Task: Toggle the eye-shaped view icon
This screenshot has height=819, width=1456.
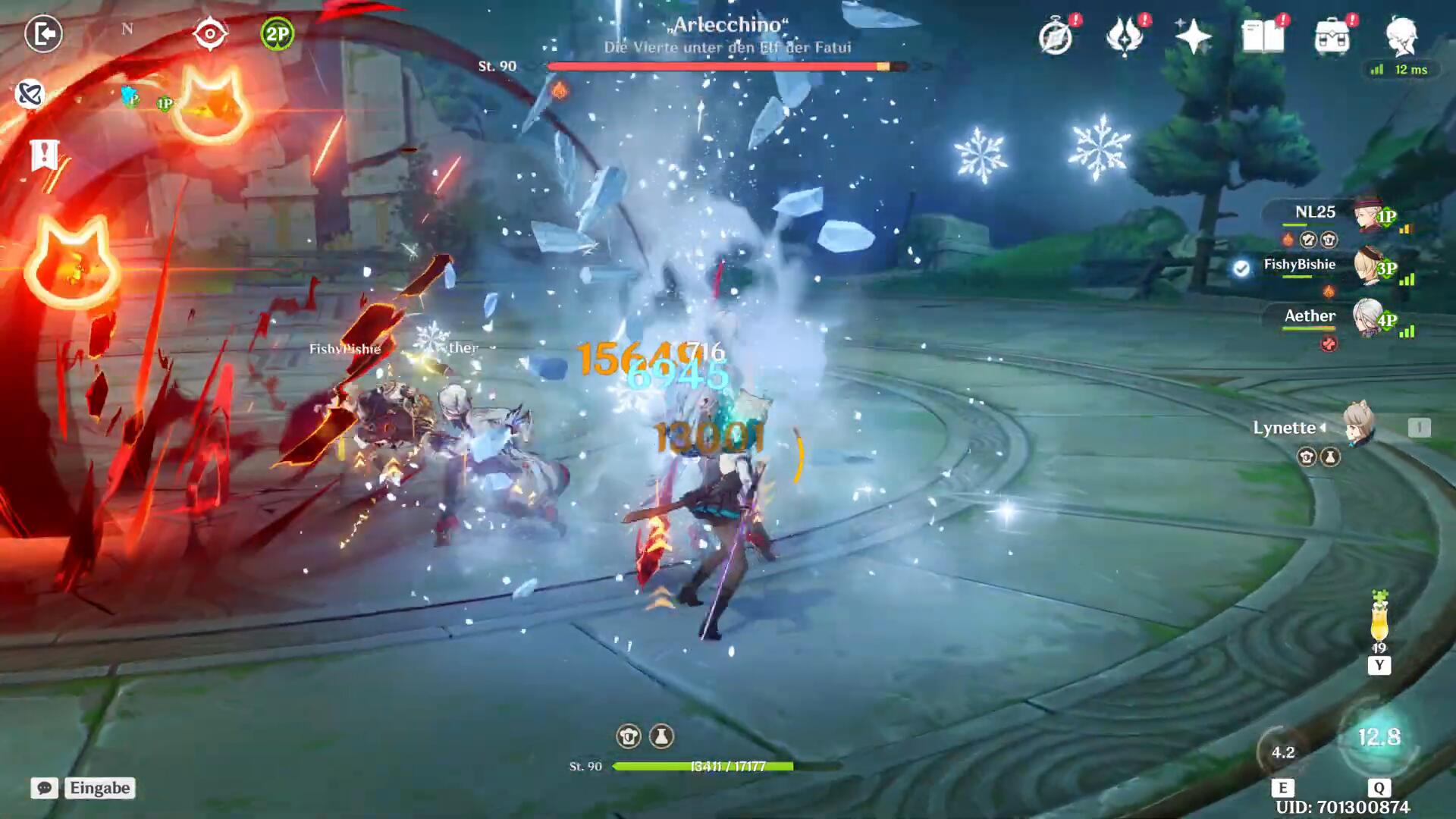Action: [x=209, y=34]
